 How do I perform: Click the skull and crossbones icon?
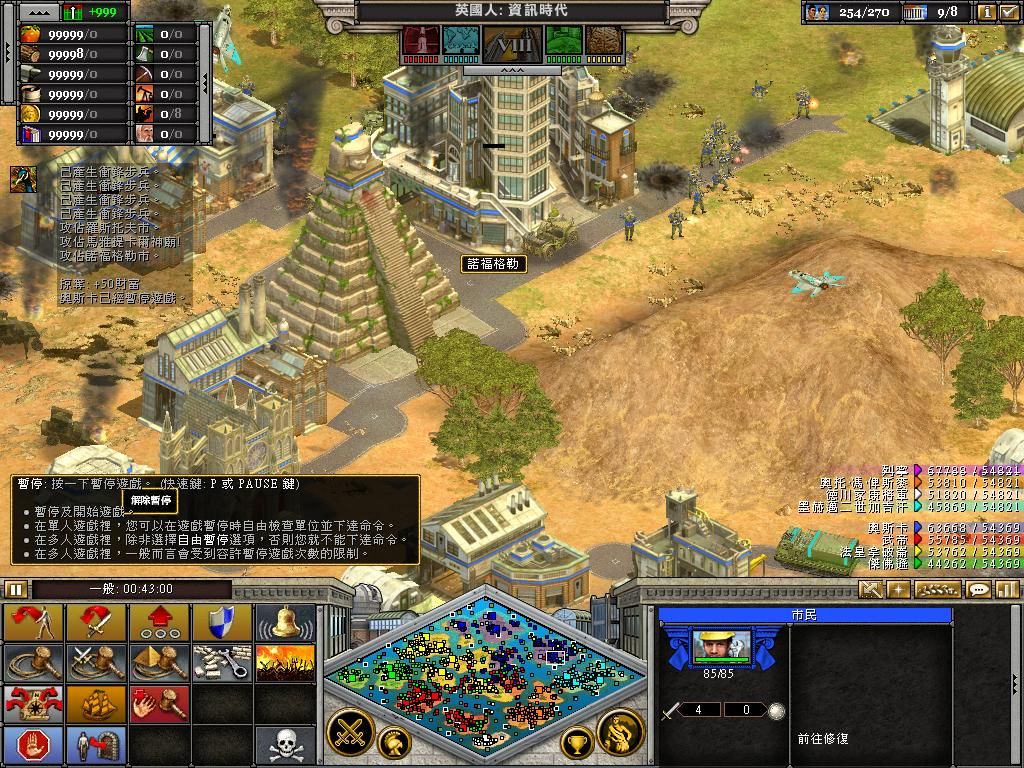click(x=285, y=745)
